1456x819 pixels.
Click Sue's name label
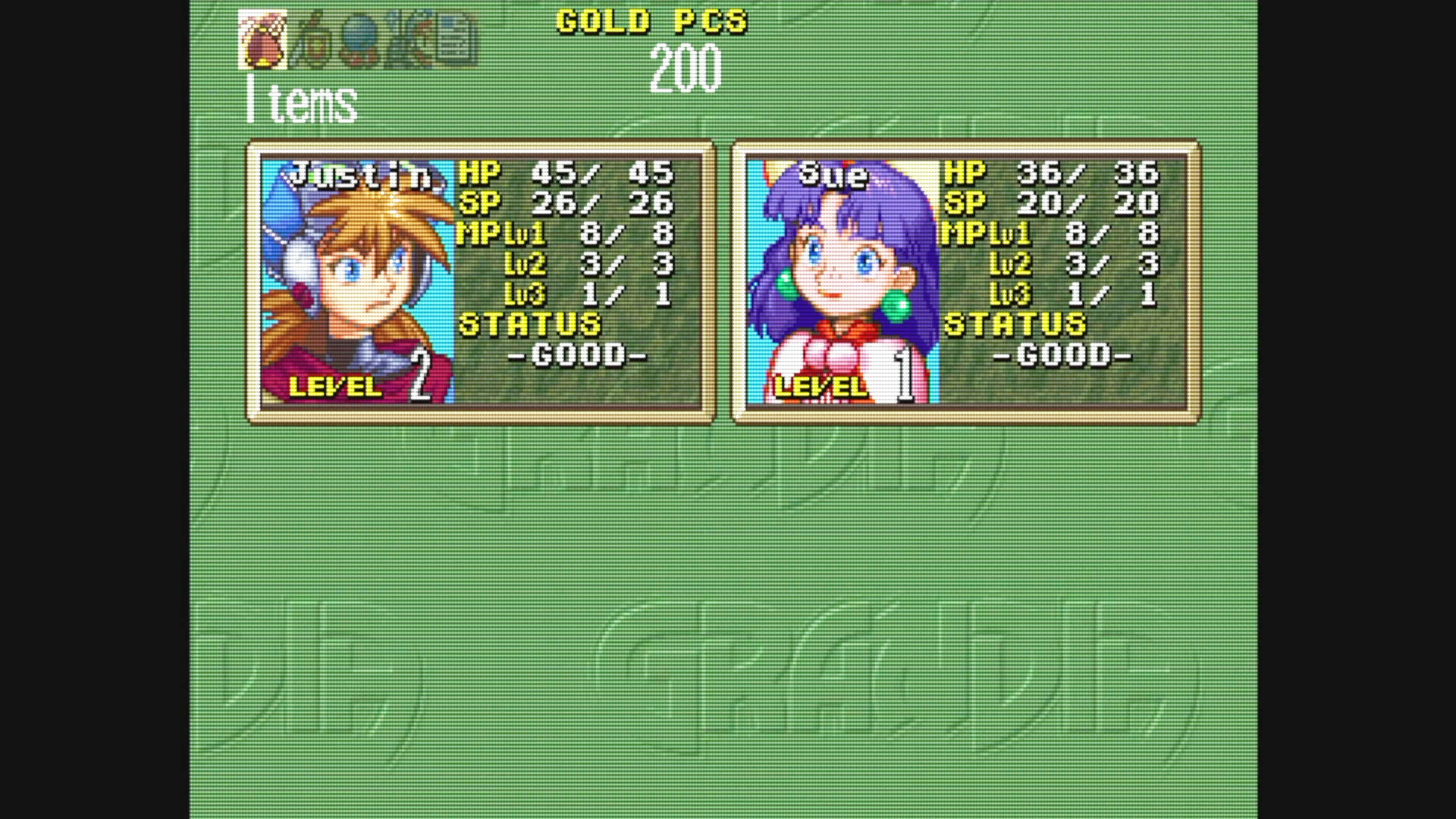click(x=834, y=173)
